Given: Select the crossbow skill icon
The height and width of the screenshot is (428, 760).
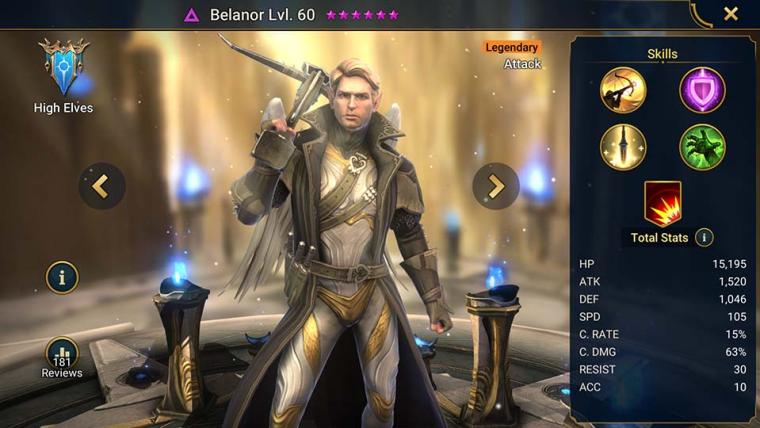Looking at the screenshot, I should pos(623,90).
